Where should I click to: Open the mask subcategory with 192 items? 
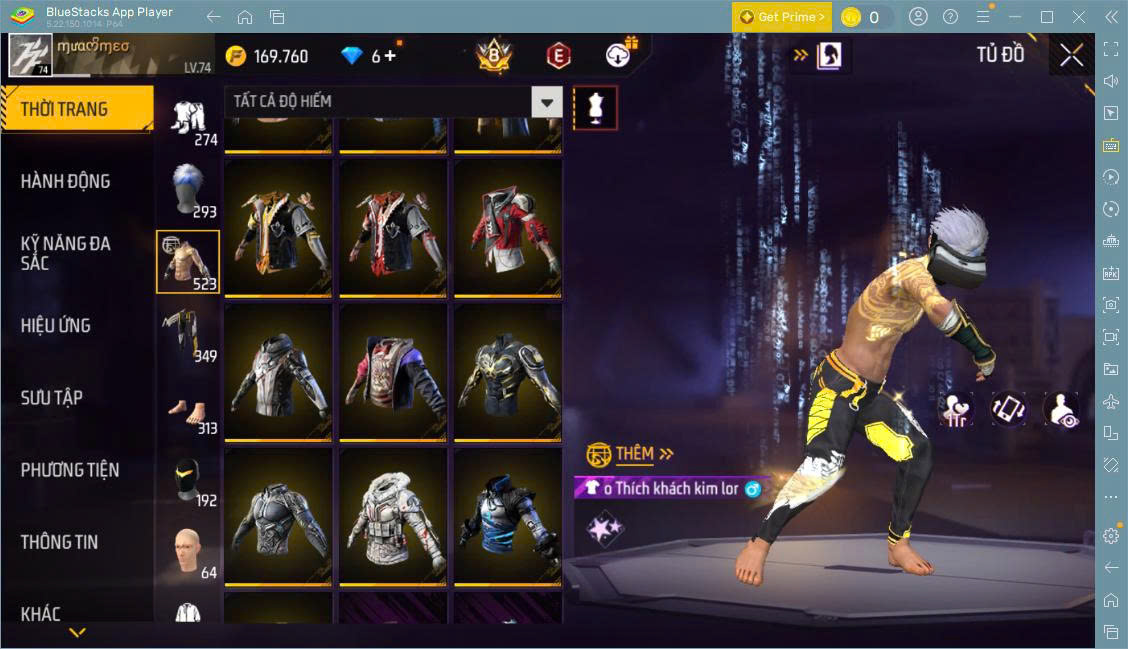[188, 480]
